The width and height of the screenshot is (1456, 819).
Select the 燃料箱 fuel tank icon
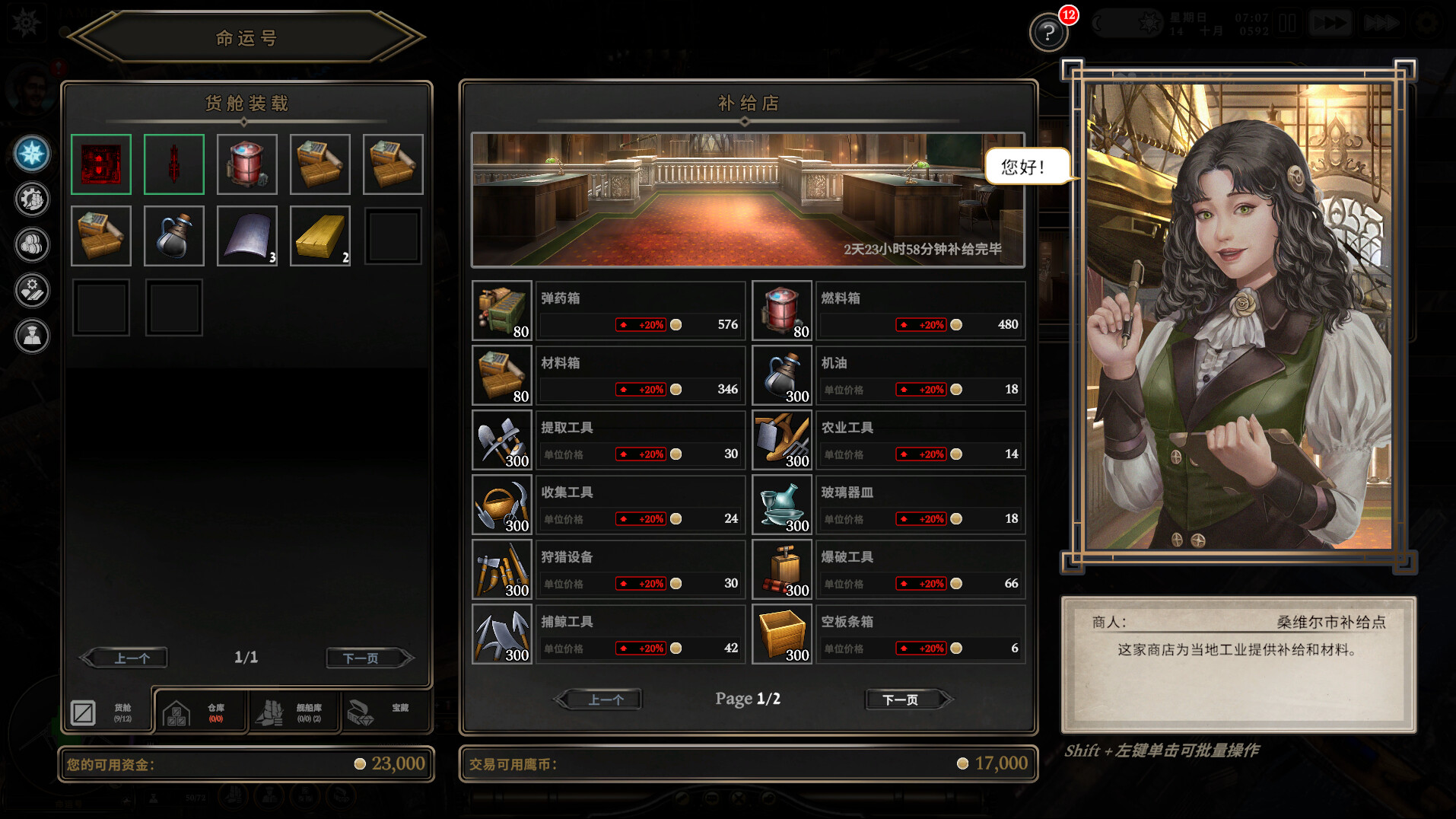click(781, 310)
